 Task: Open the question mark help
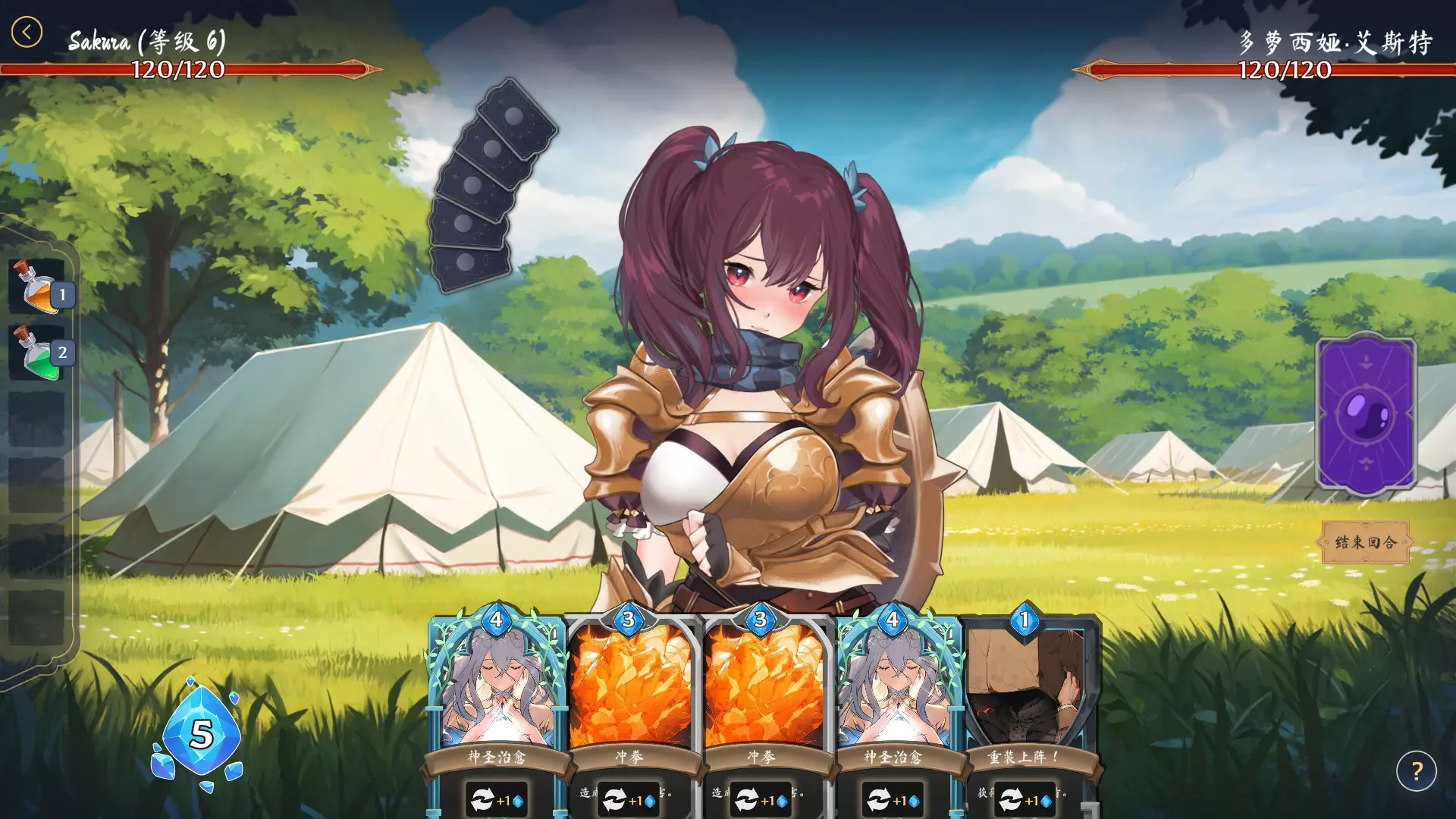point(1416,771)
